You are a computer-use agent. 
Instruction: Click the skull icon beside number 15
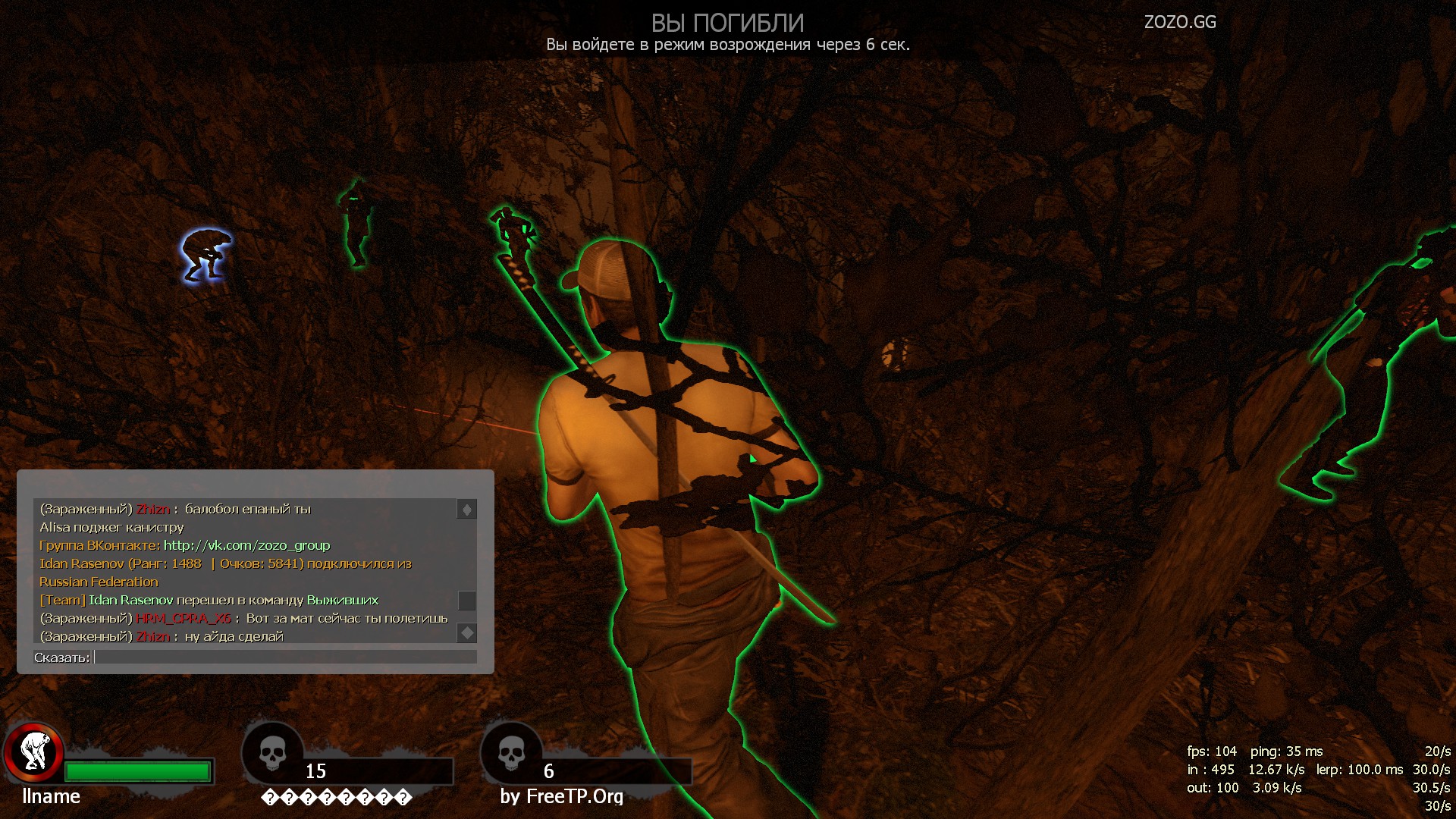point(272,754)
